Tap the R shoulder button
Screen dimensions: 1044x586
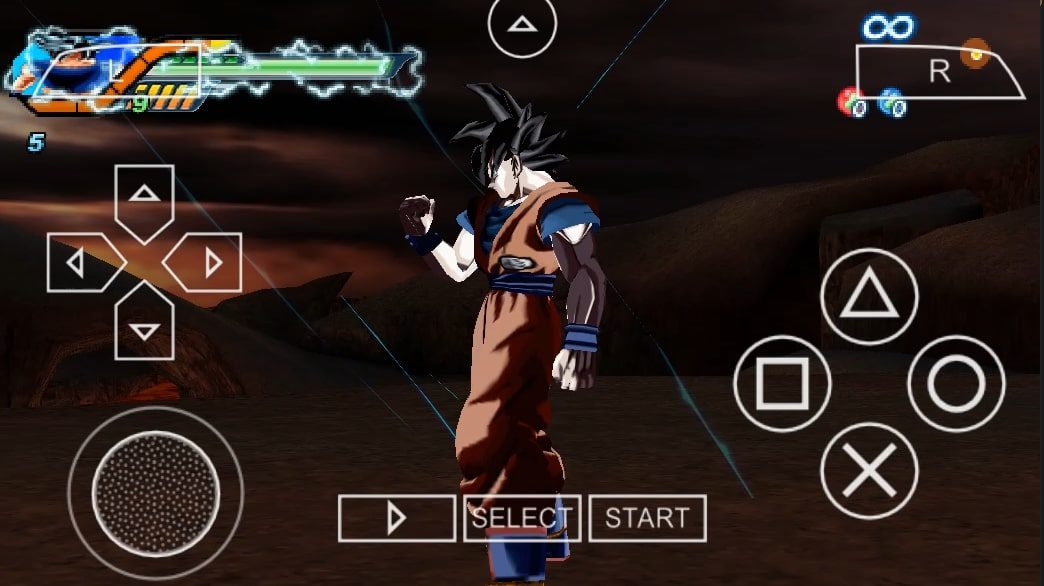pos(938,72)
